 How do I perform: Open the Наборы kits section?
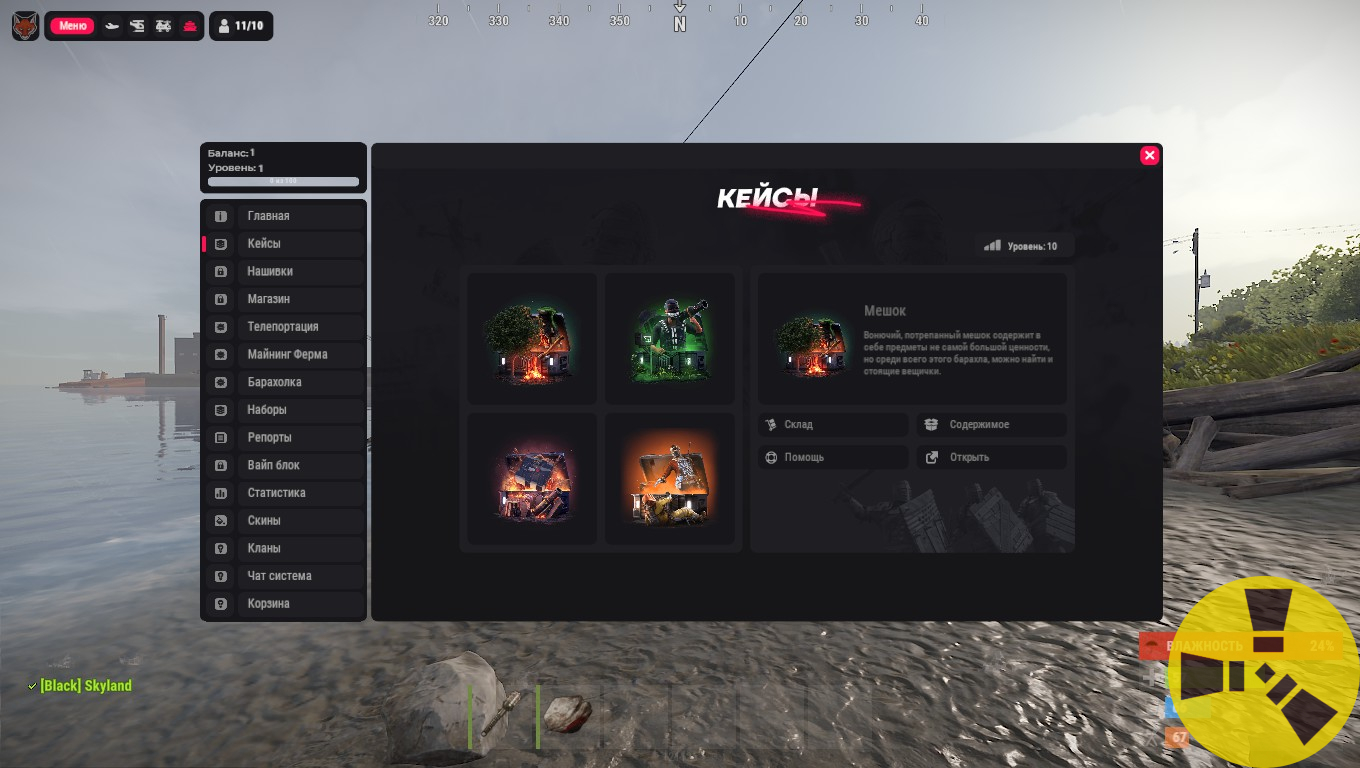tap(284, 410)
